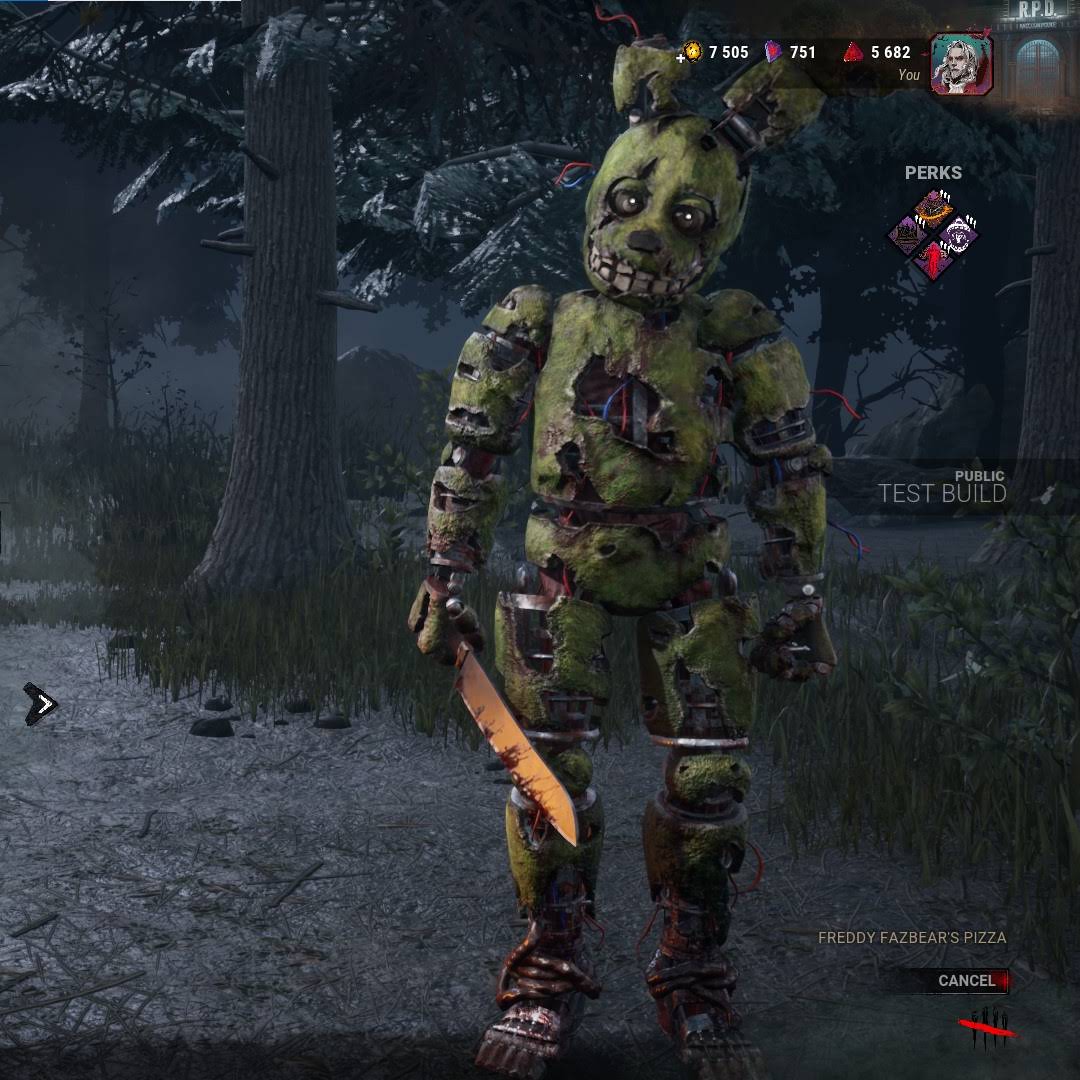Image resolution: width=1080 pixels, height=1080 pixels.
Task: Open your player profile portrait
Action: [961, 65]
